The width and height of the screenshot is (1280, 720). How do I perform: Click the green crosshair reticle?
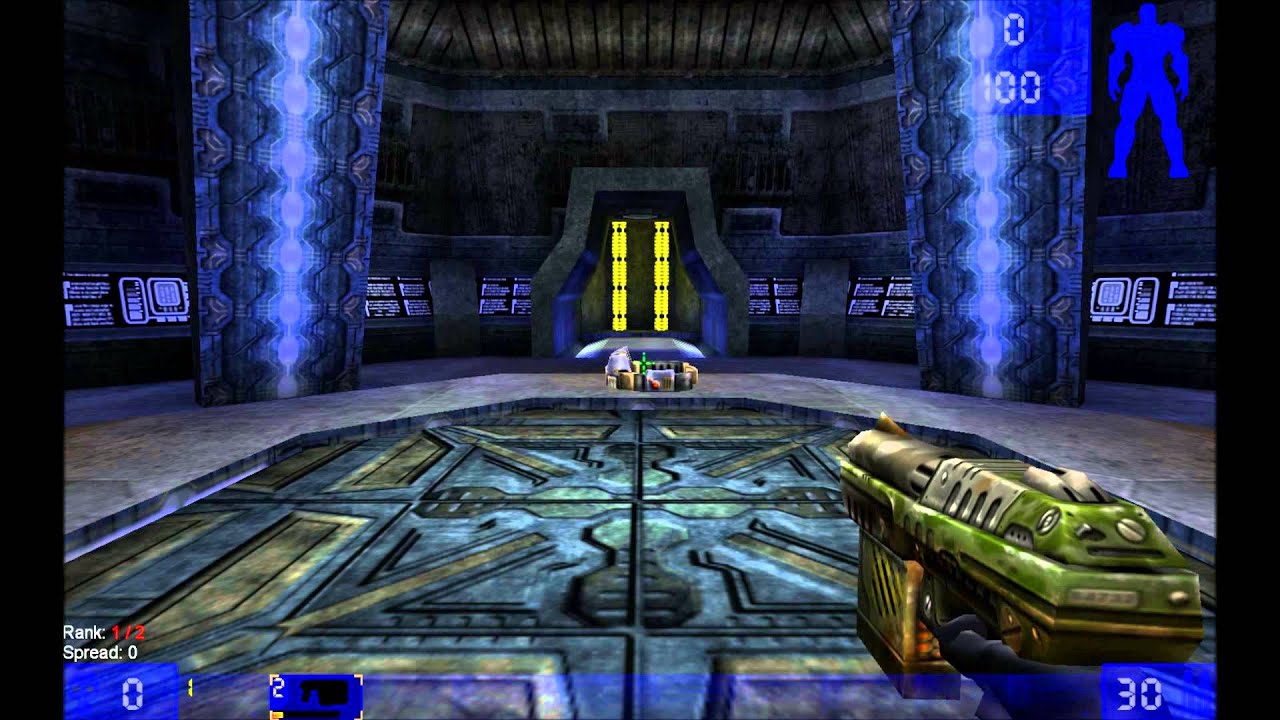coord(644,362)
